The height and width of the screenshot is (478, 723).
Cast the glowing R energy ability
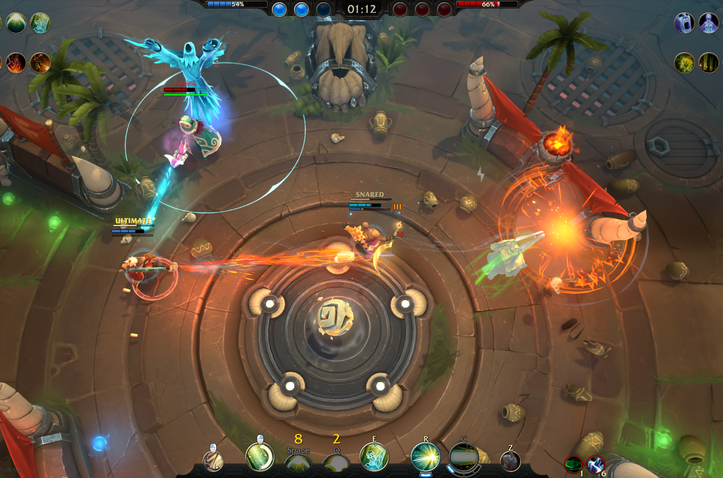point(425,456)
